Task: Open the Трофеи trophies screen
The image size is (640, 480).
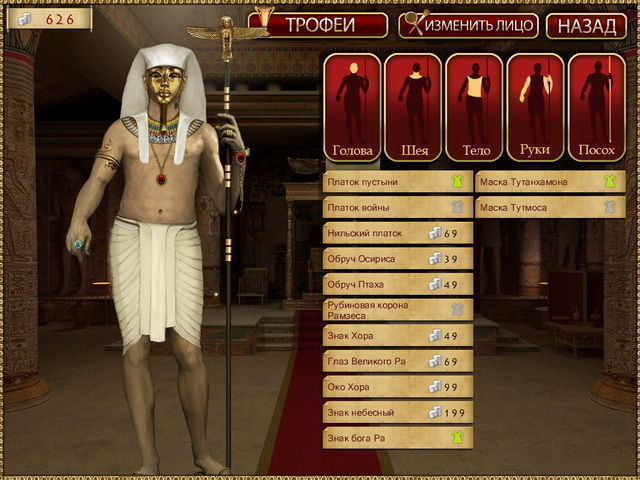Action: [320, 25]
